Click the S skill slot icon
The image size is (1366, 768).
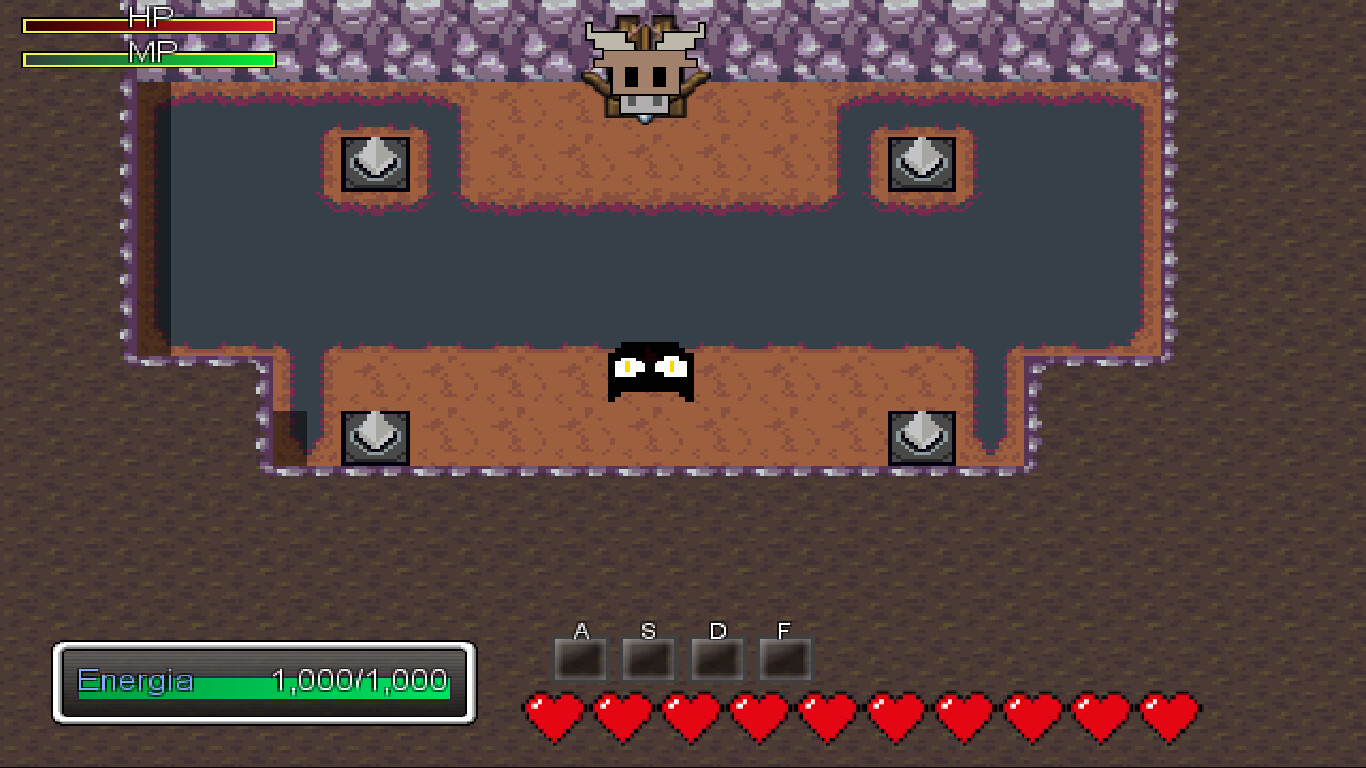click(x=648, y=658)
